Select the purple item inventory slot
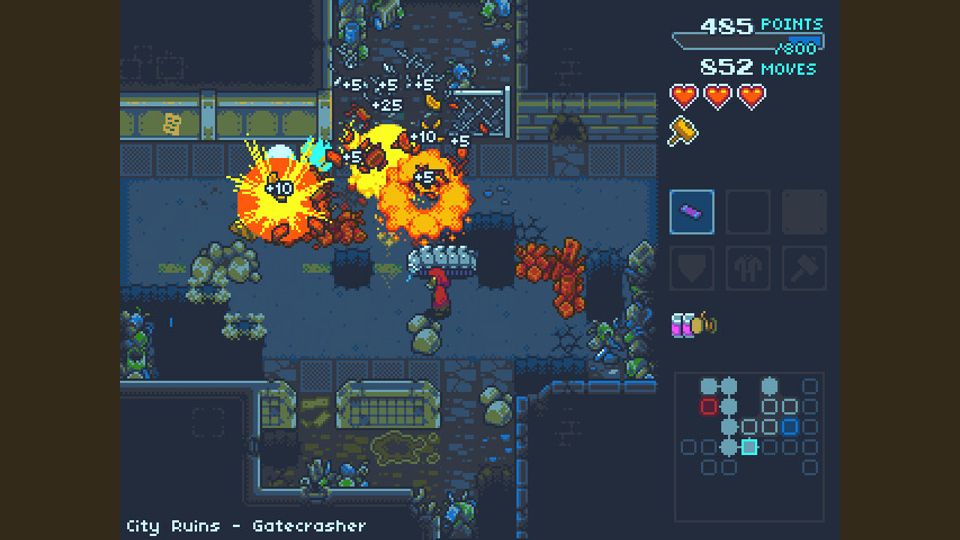 tap(692, 212)
